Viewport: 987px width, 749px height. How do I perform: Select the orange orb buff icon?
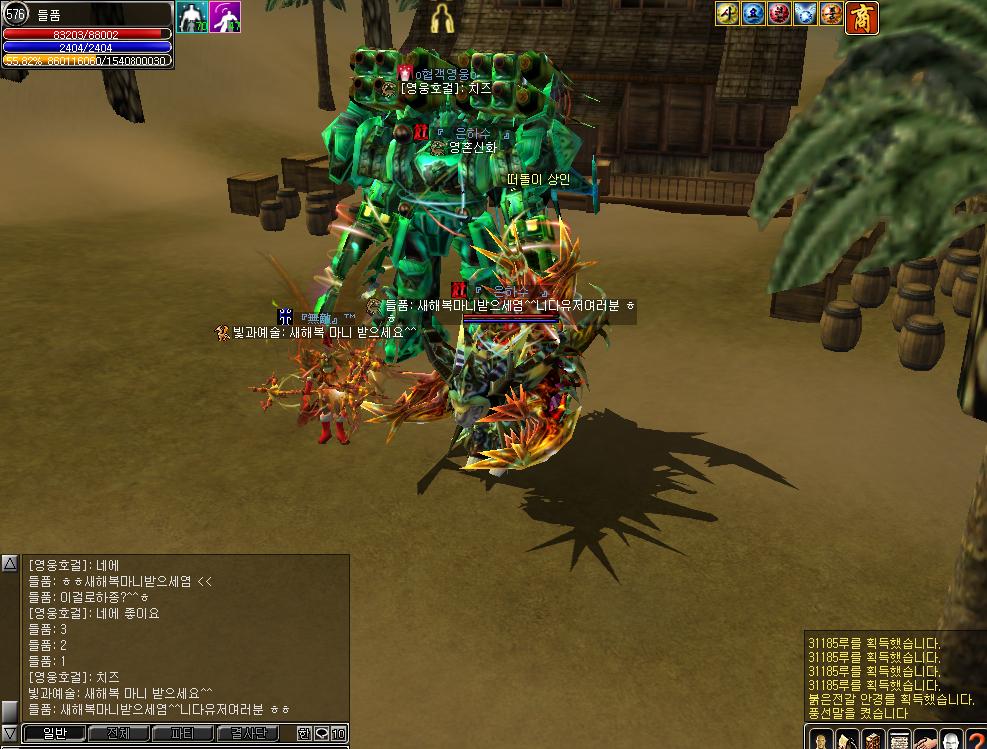click(x=831, y=14)
